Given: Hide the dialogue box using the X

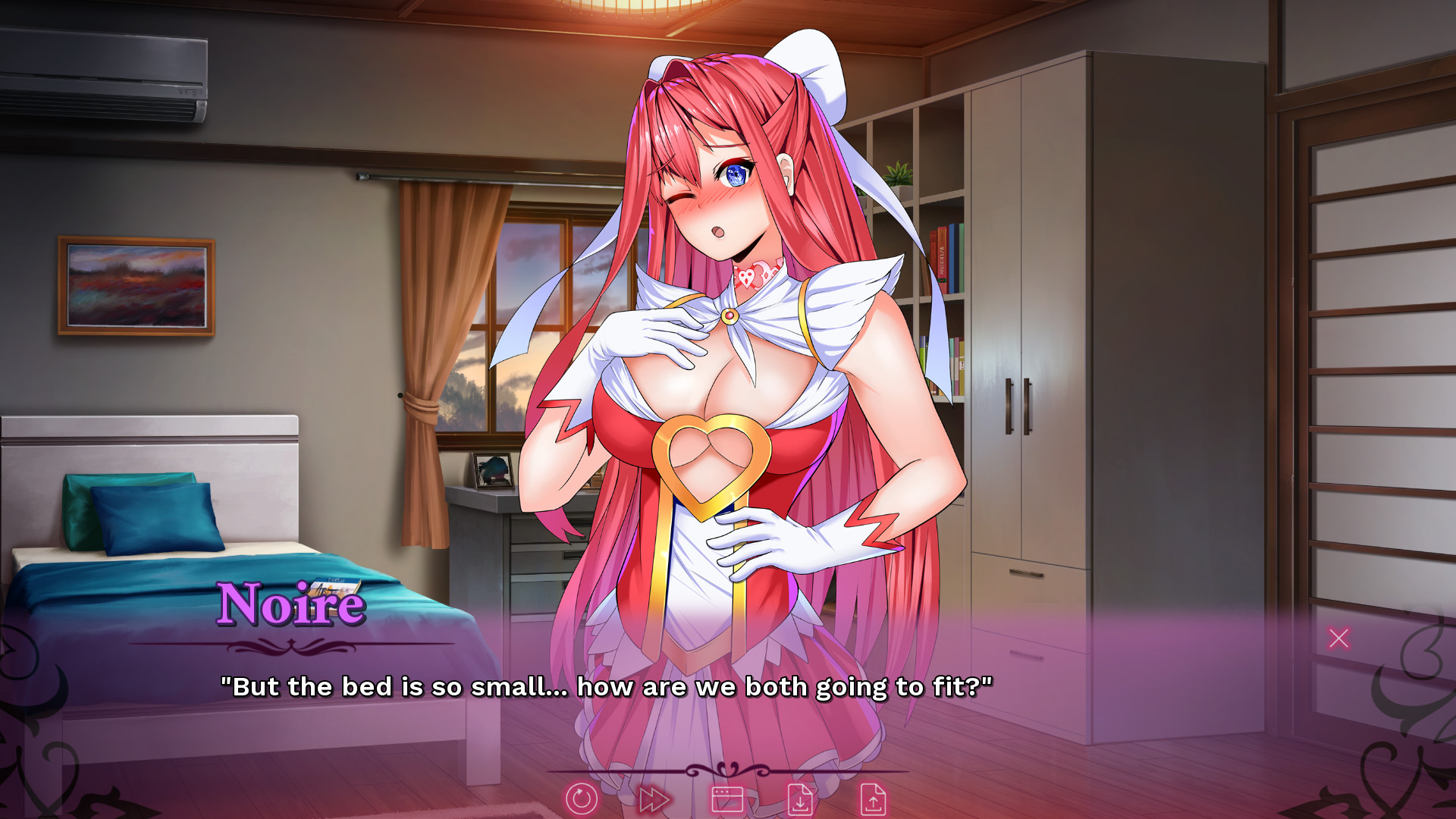Looking at the screenshot, I should click(x=1340, y=639).
